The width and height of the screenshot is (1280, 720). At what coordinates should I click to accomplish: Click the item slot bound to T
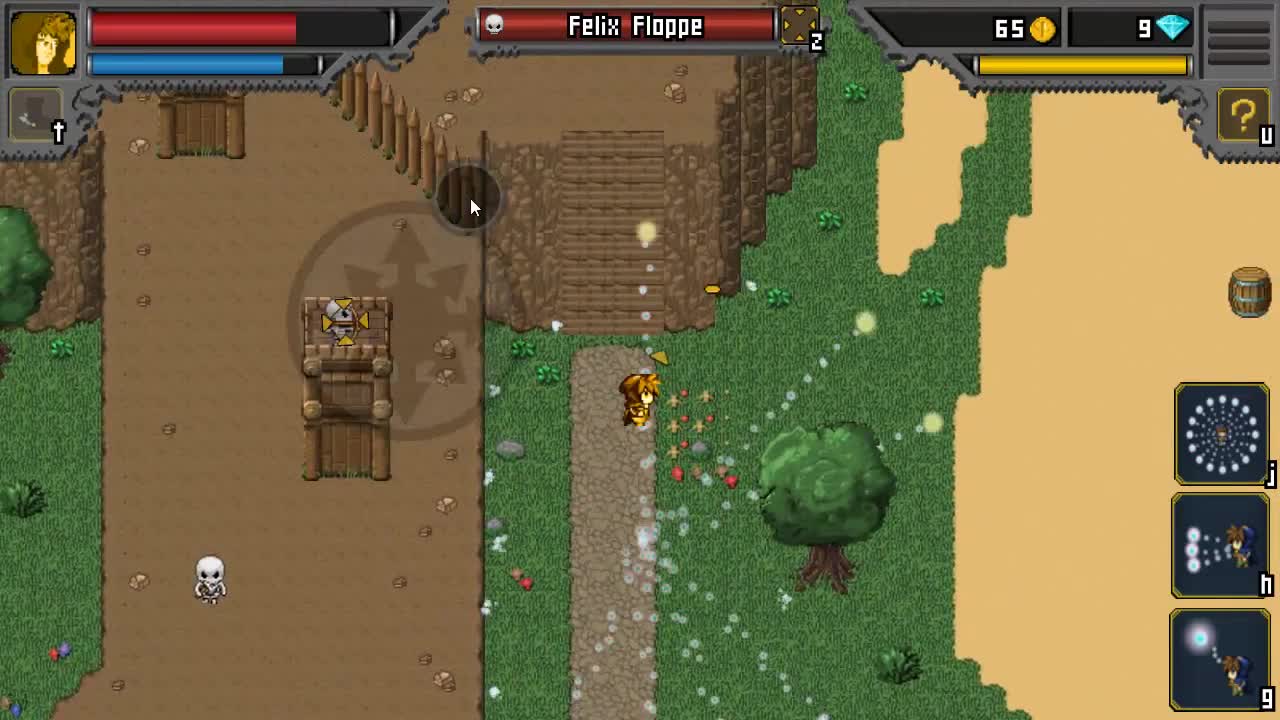coord(36,113)
